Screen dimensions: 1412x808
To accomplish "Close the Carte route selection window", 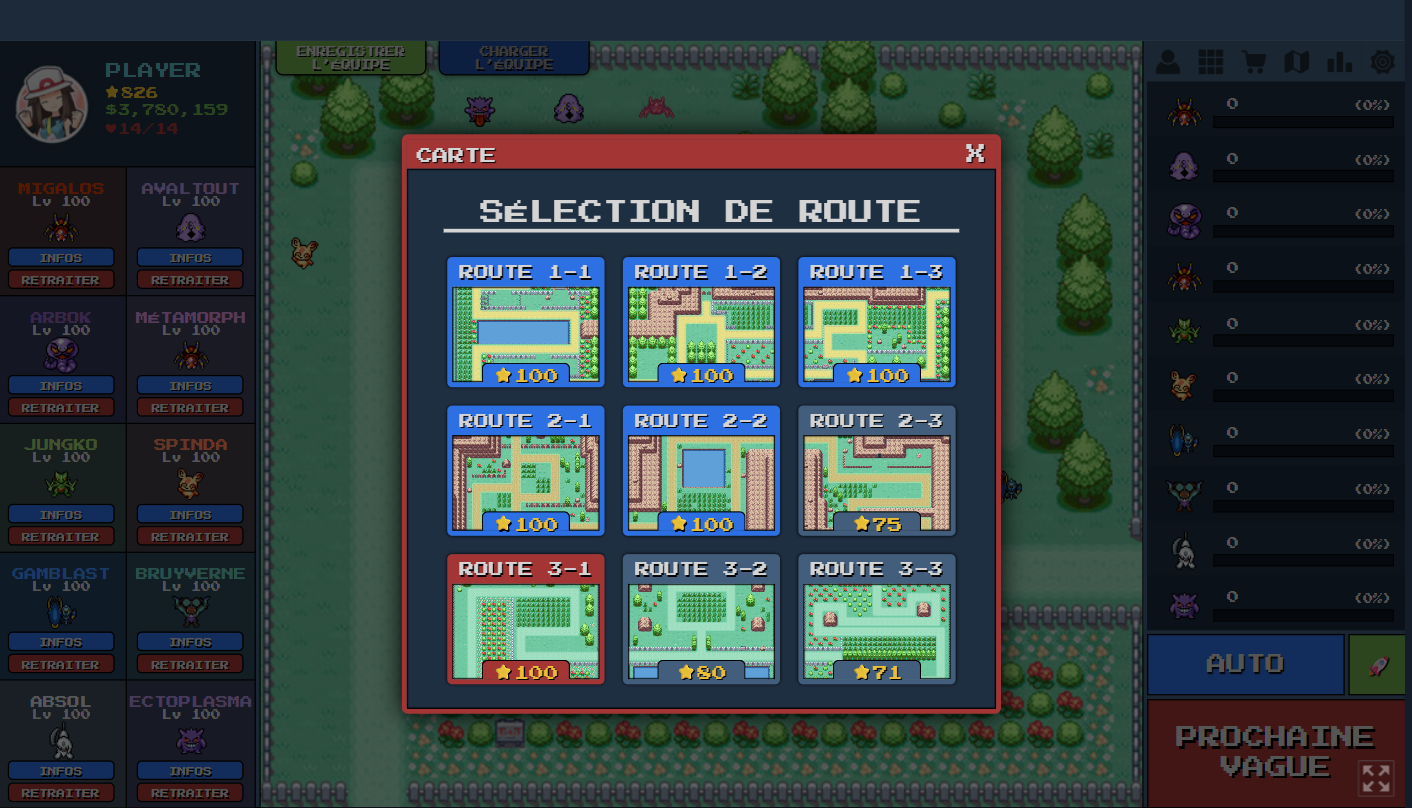I will click(x=975, y=153).
